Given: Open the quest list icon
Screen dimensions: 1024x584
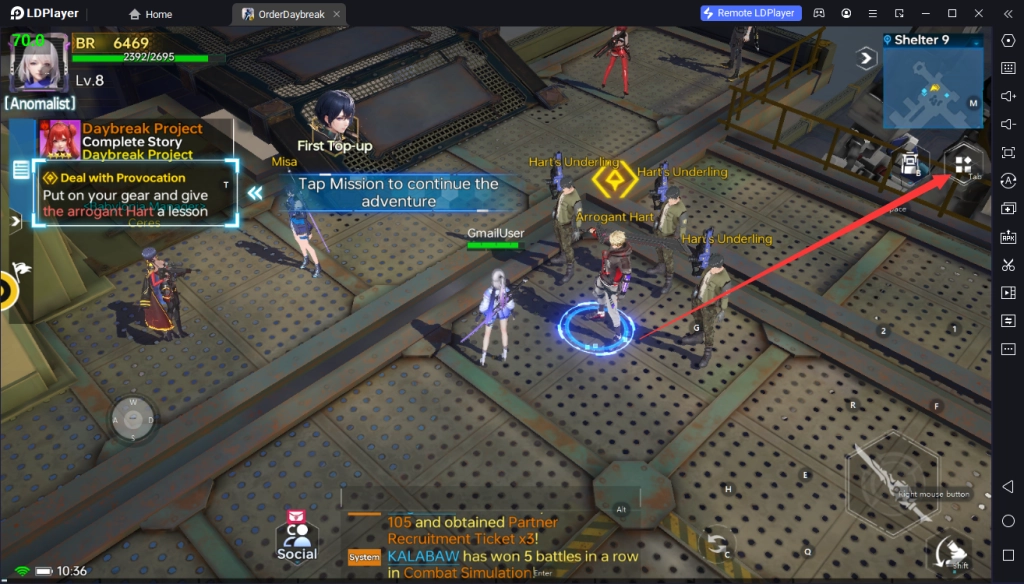Looking at the screenshot, I should point(21,171).
